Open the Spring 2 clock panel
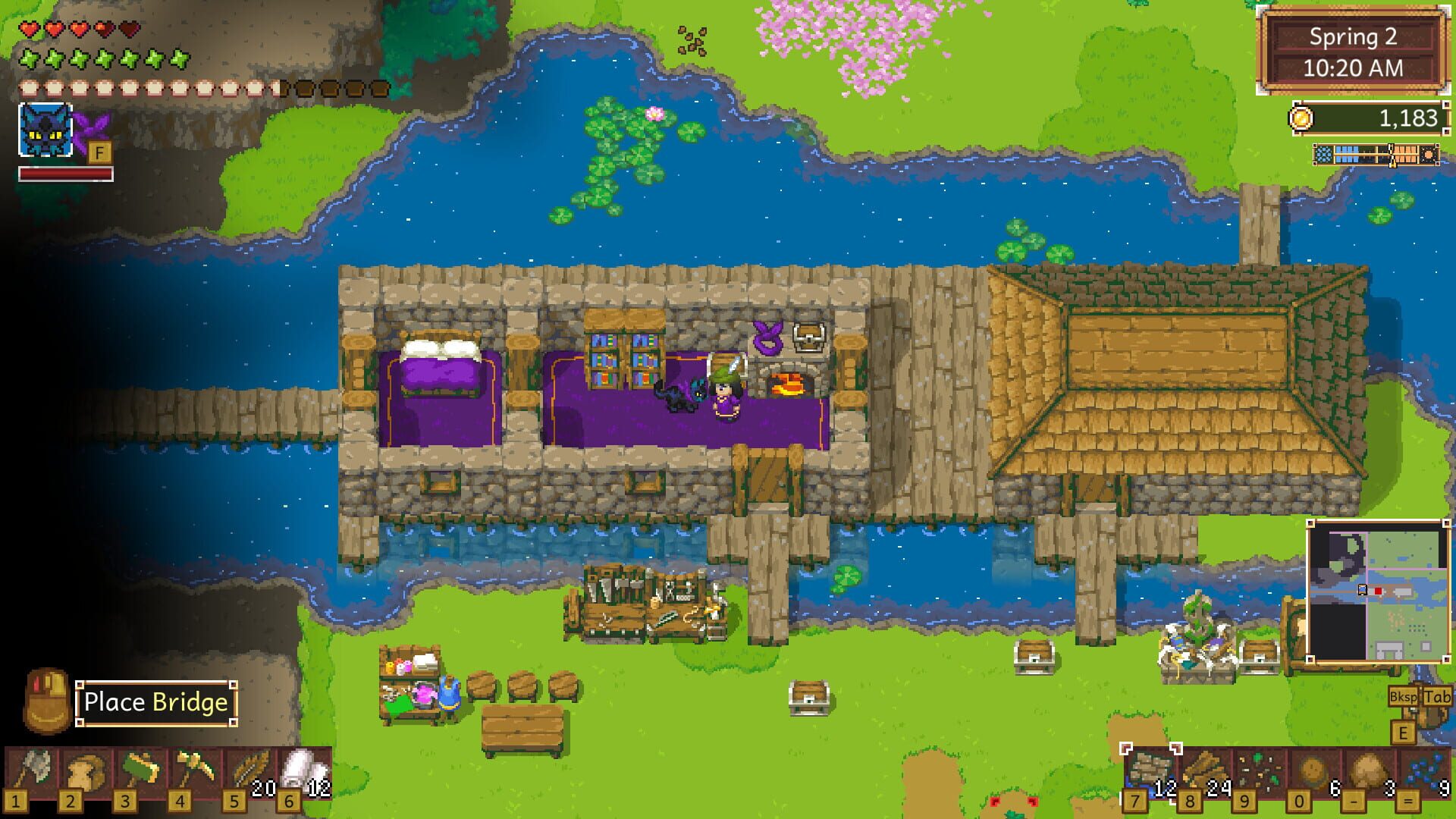The image size is (1456, 819). click(1356, 49)
